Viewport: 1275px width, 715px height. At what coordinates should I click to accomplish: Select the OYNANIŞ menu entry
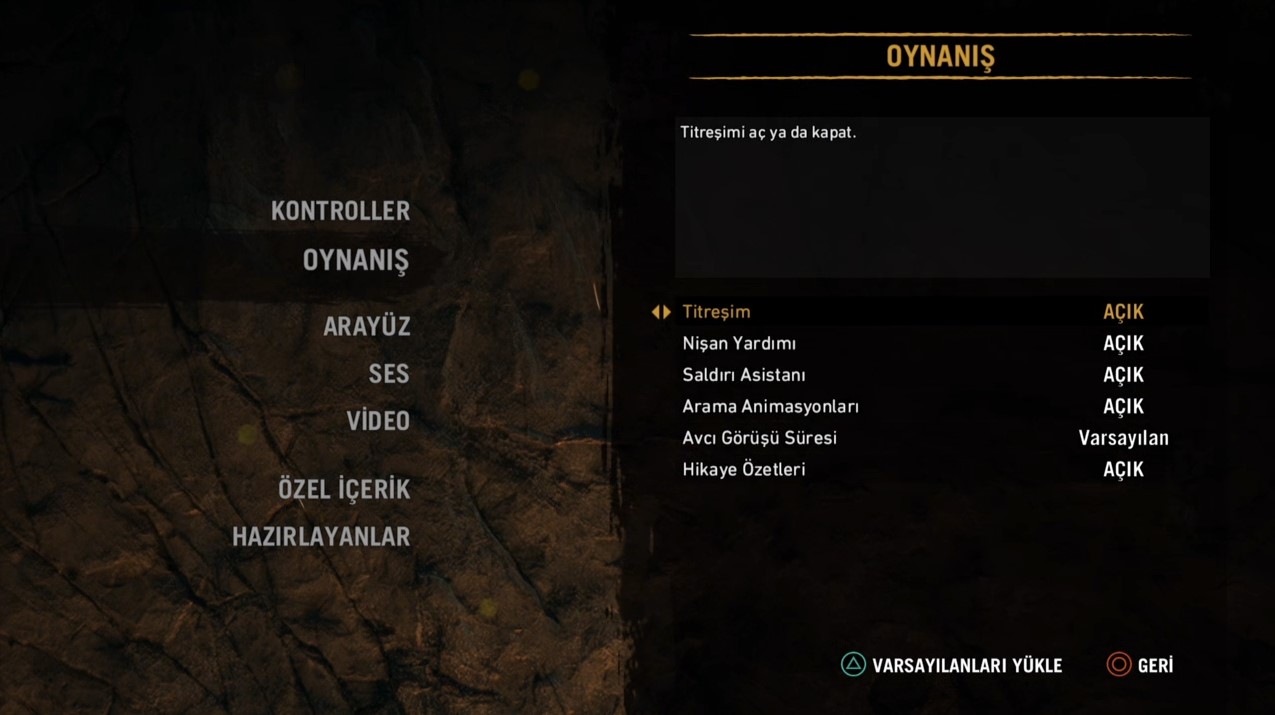[355, 260]
